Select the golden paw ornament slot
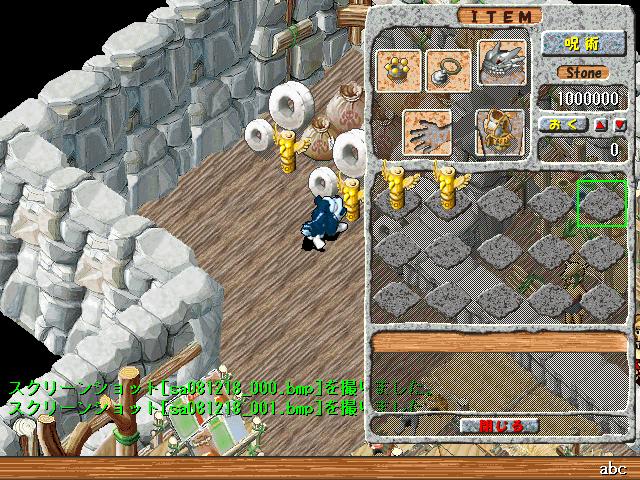Image resolution: width=640 pixels, height=480 pixels. (399, 68)
